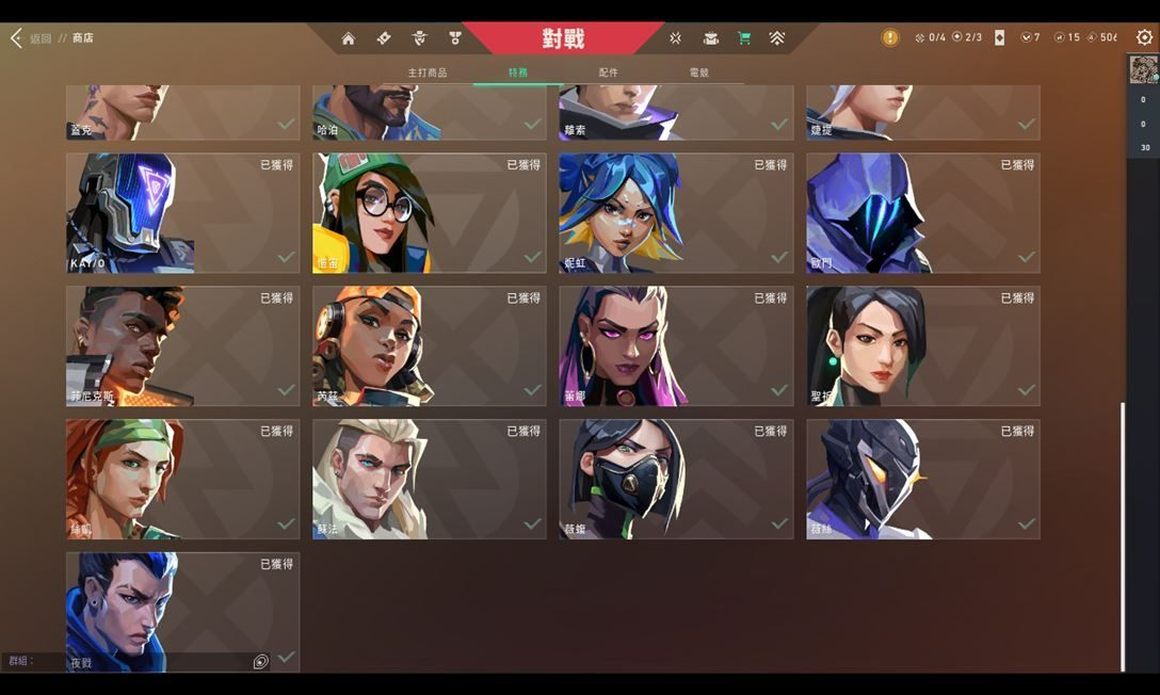1160x695 pixels.
Task: Select the Raze agent card with headphones
Action: 429,346
